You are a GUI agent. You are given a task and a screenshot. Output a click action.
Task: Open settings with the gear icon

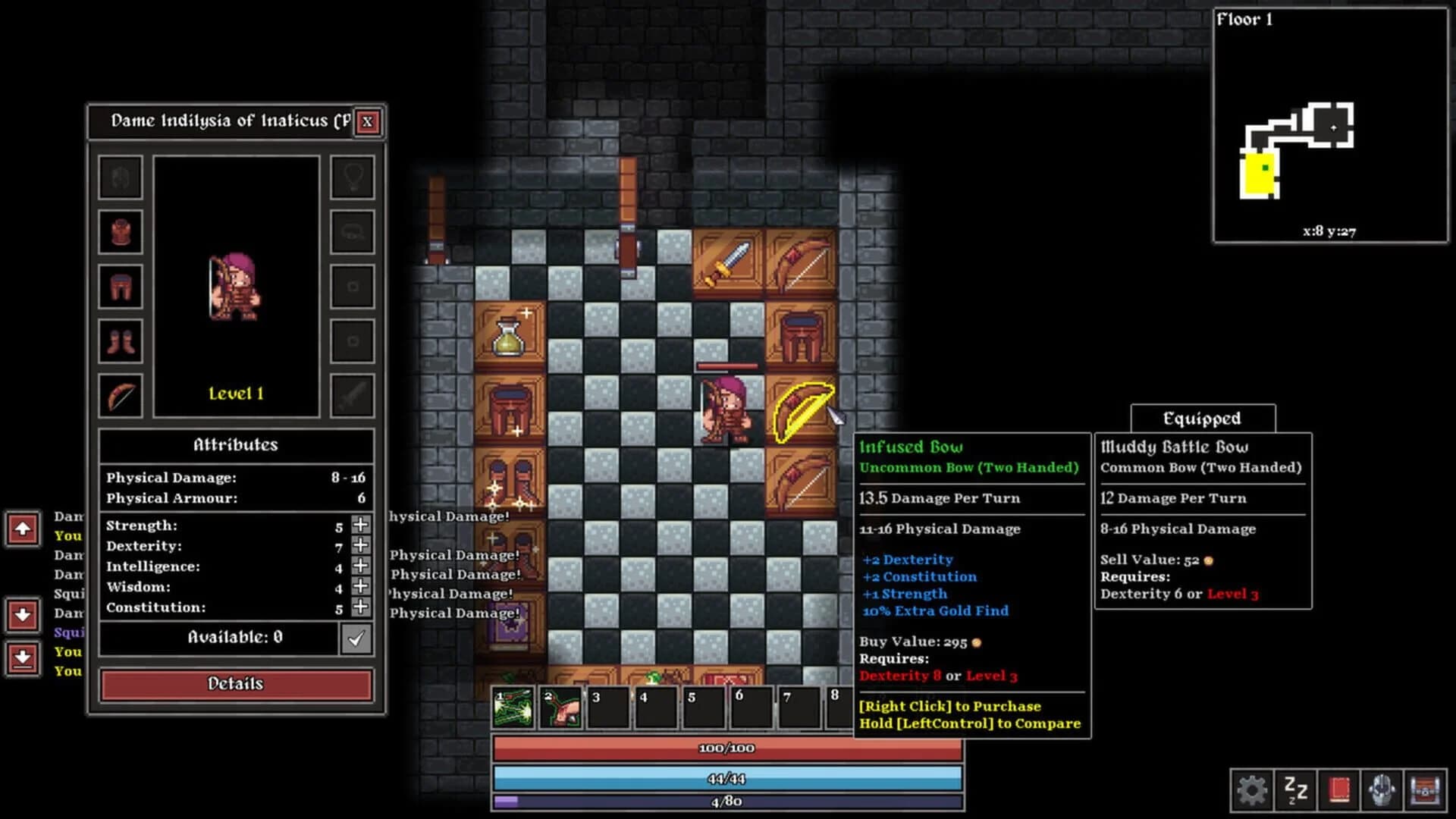pyautogui.click(x=1252, y=791)
